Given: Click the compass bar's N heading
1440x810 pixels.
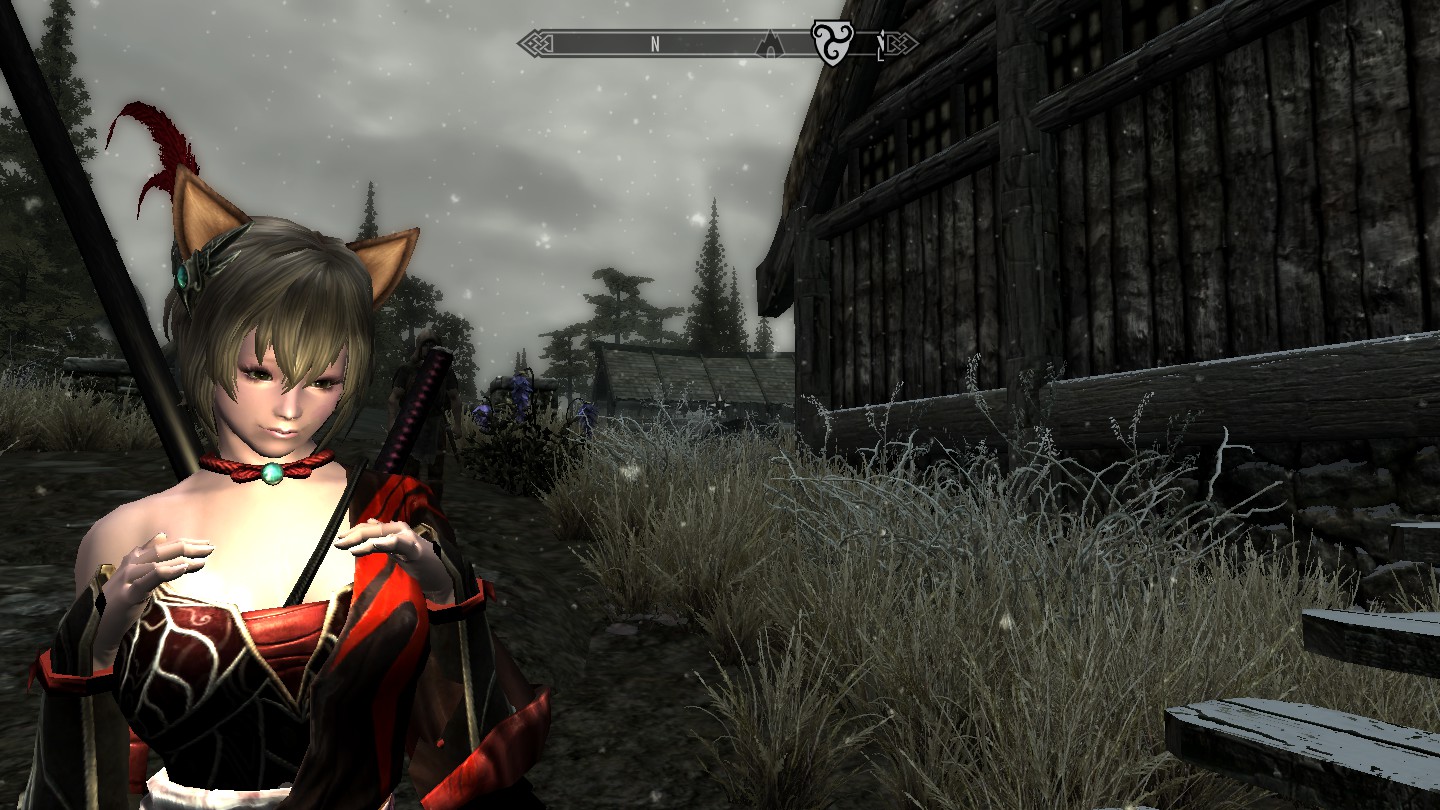Looking at the screenshot, I should pos(655,44).
